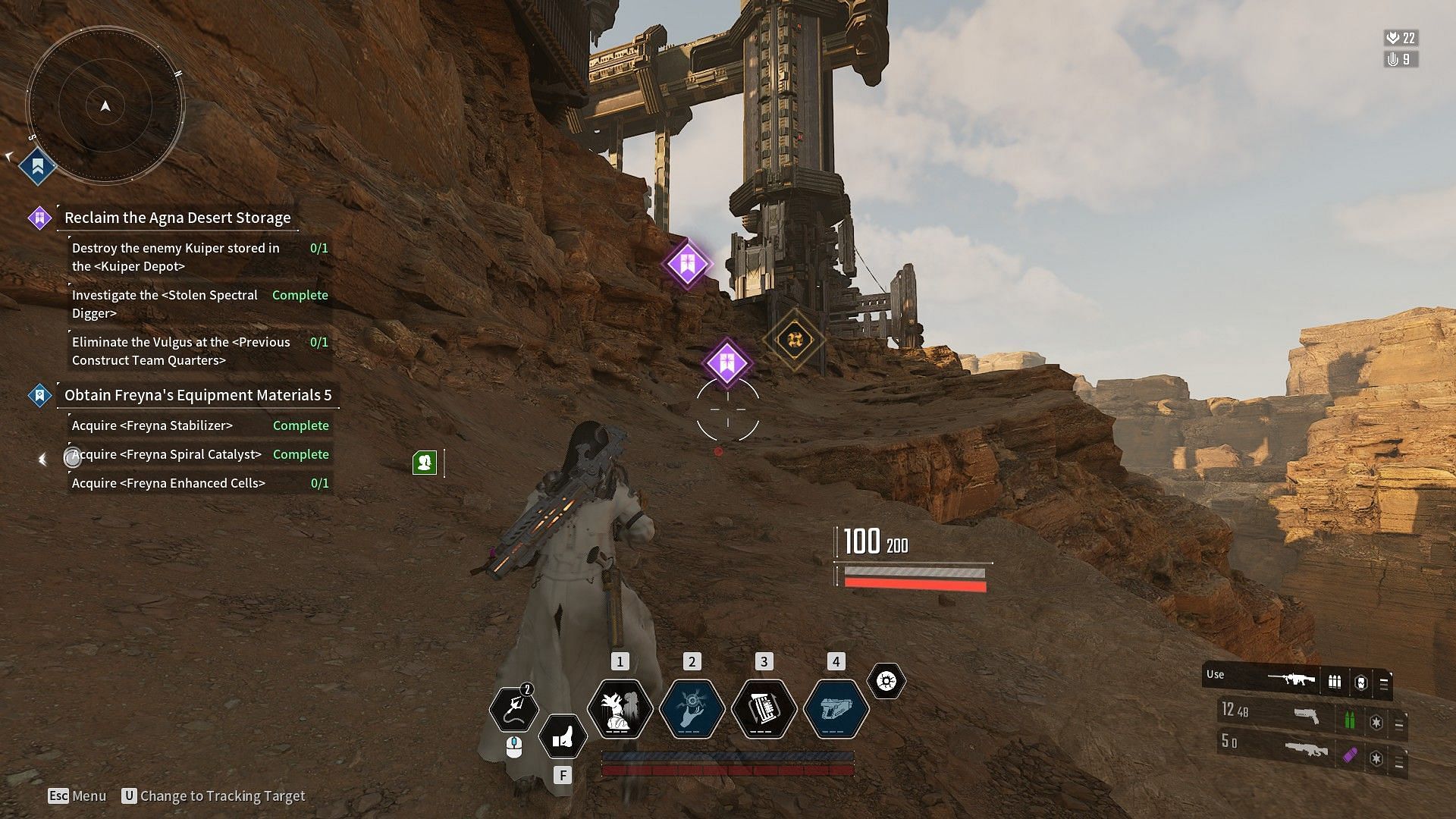Switch to the hand cannon weapon slot

(x=1306, y=716)
